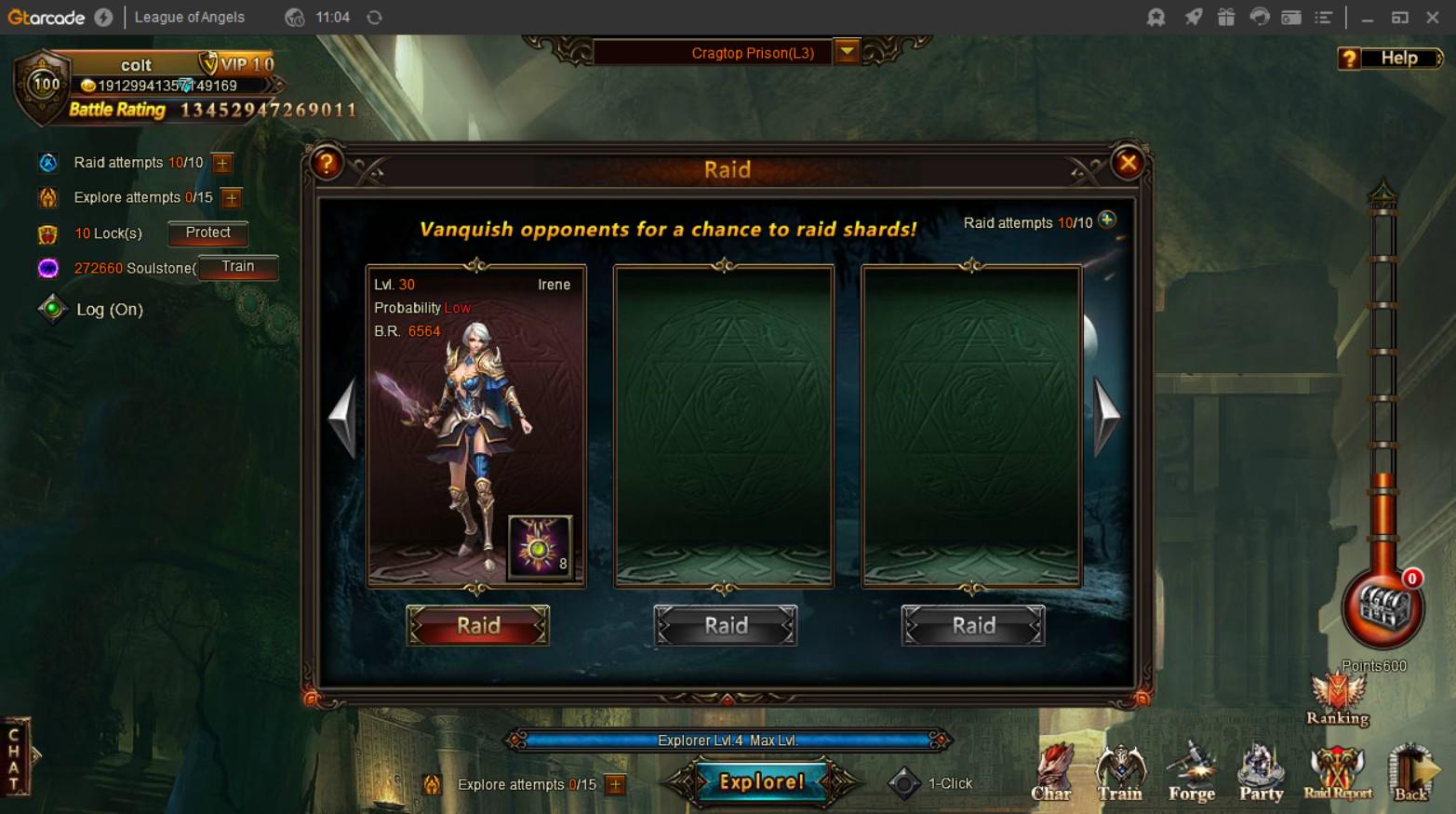The image size is (1456, 814).
Task: Open the Forge menu
Action: click(x=1191, y=774)
